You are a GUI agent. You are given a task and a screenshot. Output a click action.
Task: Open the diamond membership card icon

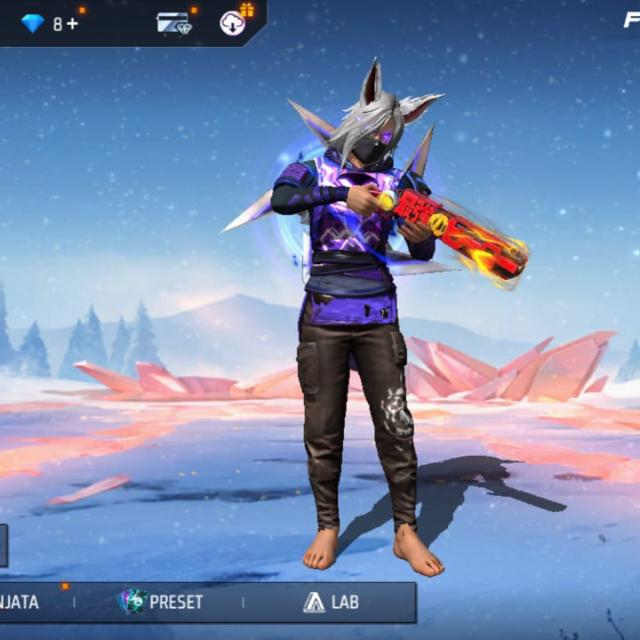click(173, 23)
